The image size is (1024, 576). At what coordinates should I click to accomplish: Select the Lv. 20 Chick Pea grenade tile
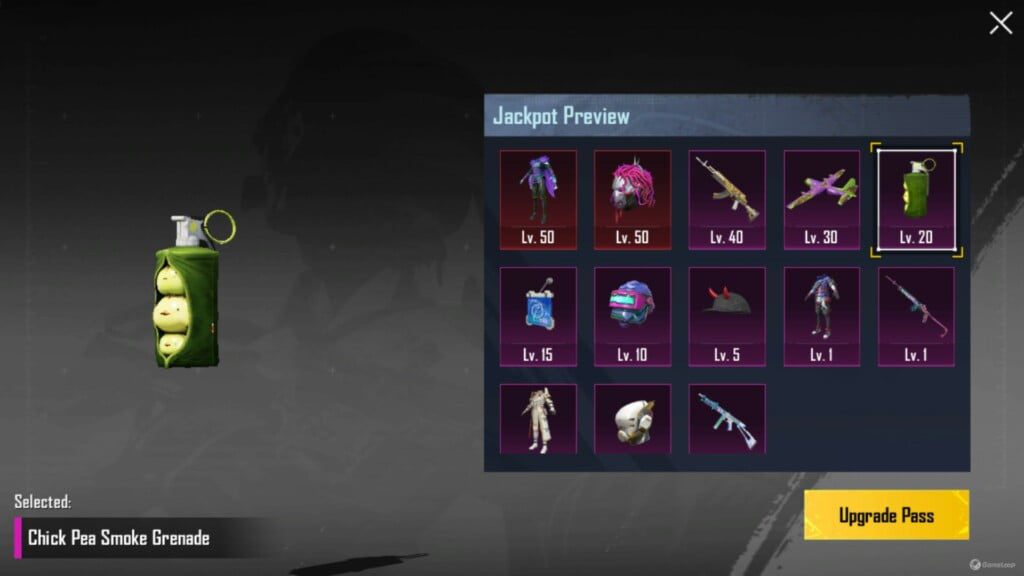tap(916, 199)
